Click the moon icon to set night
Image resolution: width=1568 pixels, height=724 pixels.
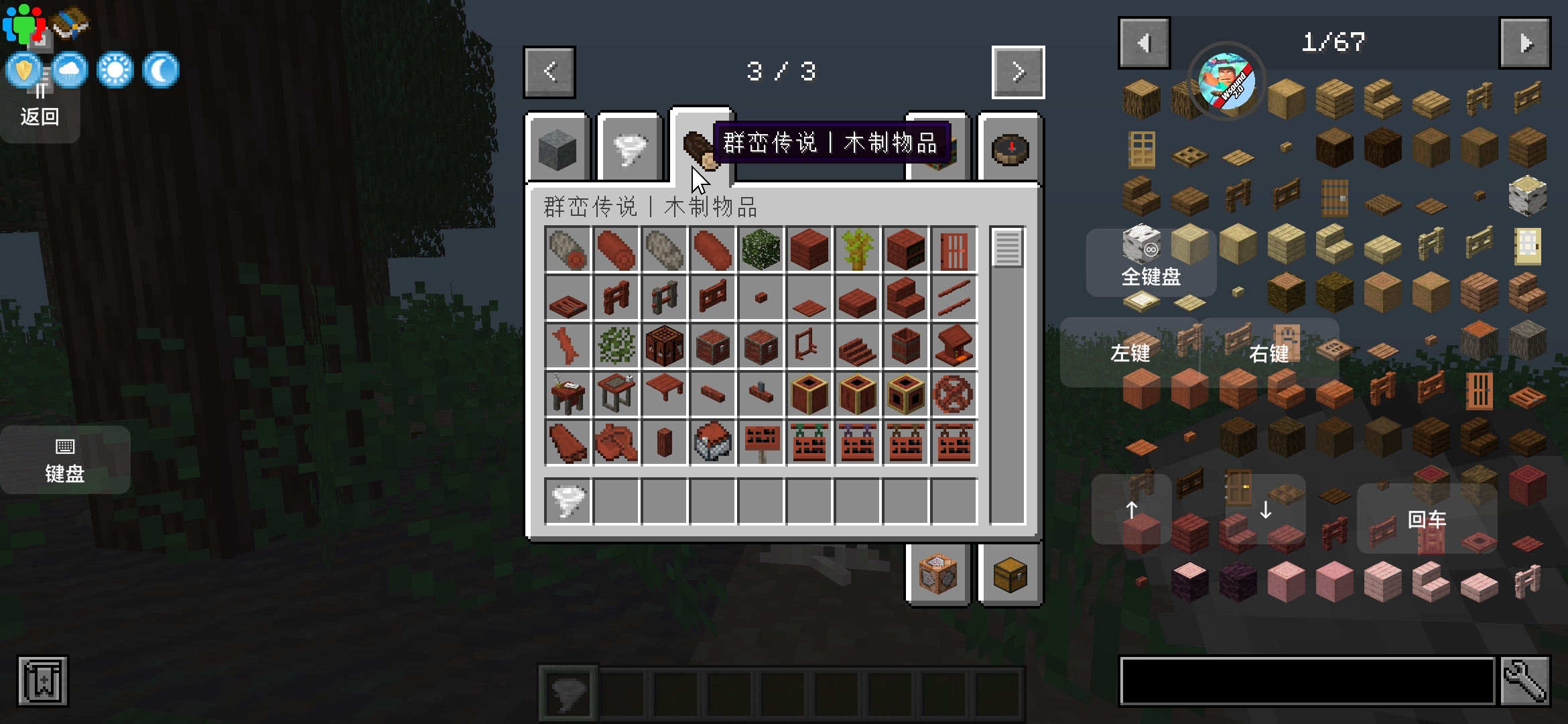point(161,70)
